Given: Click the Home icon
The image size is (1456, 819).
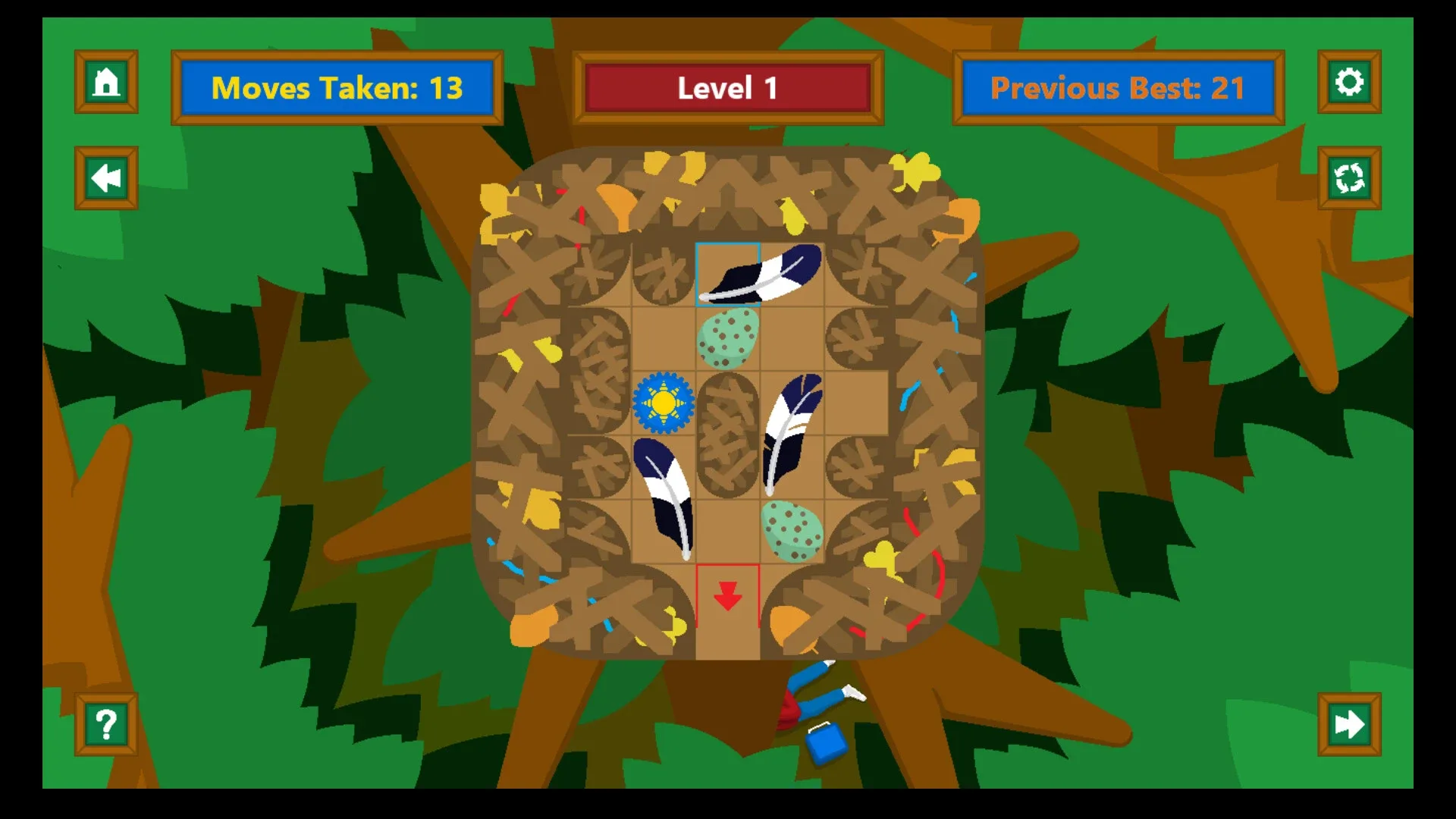Looking at the screenshot, I should [x=105, y=83].
